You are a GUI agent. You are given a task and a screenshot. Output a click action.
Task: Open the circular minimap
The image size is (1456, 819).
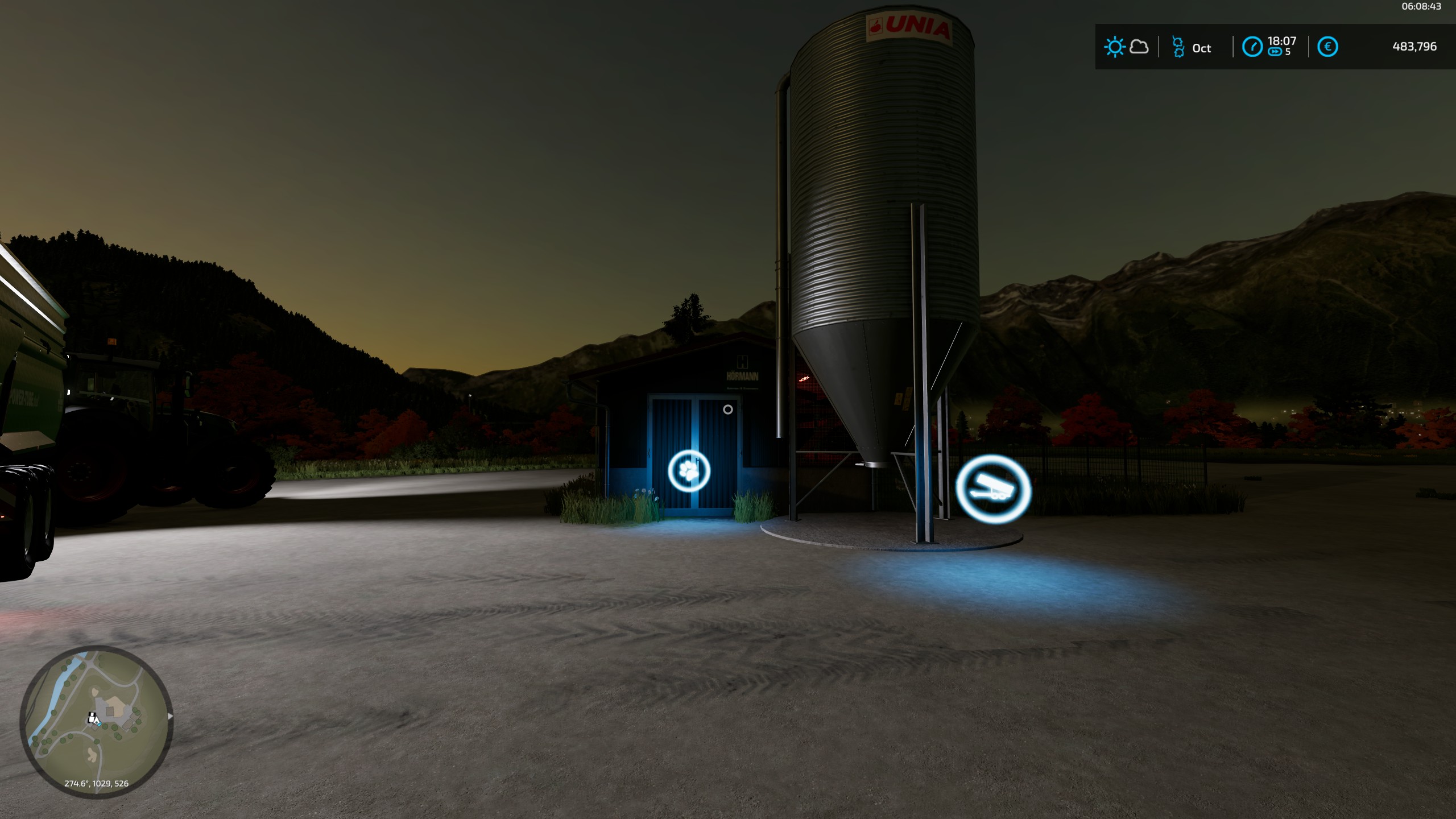pyautogui.click(x=96, y=721)
